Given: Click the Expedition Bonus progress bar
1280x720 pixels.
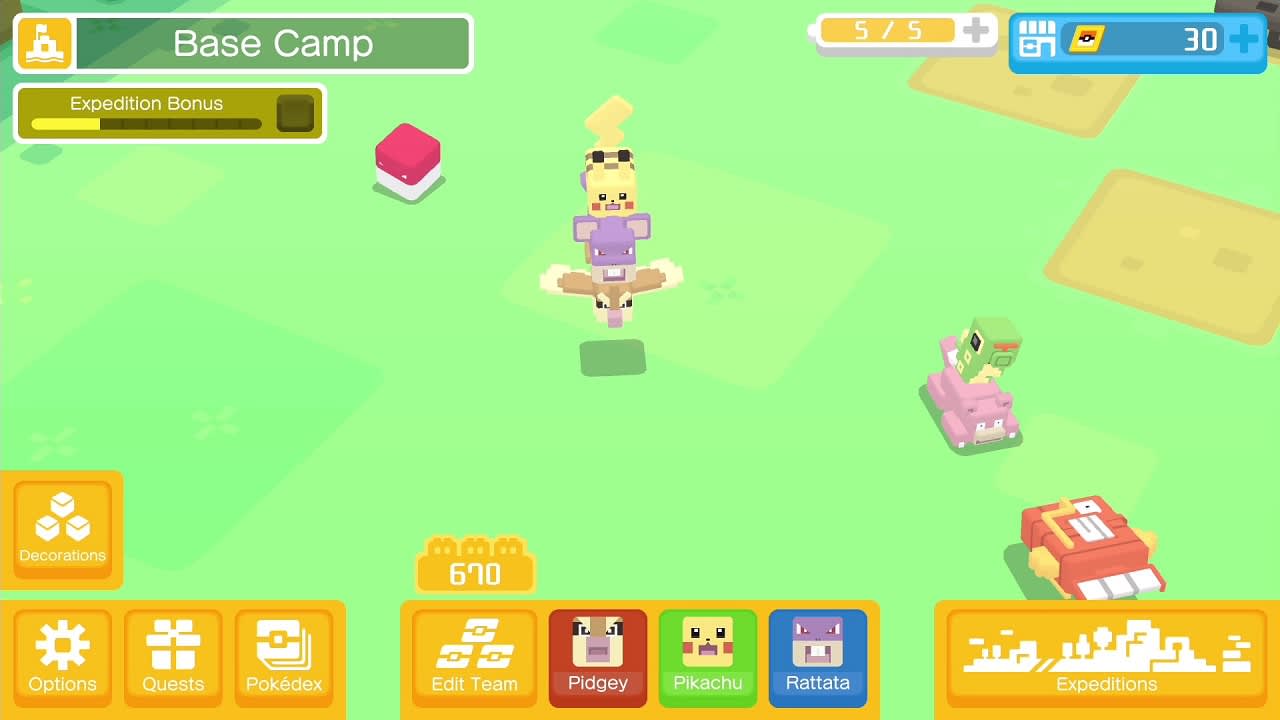Looking at the screenshot, I should pos(169,112).
